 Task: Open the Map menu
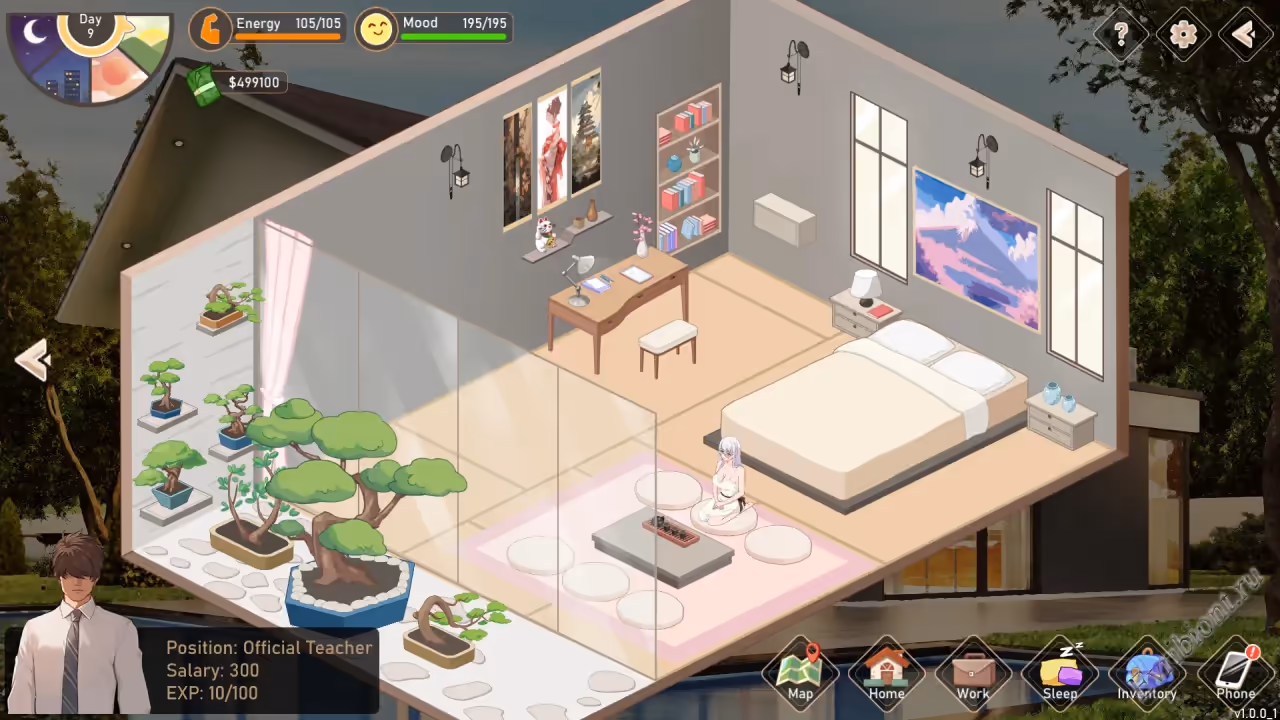(800, 673)
